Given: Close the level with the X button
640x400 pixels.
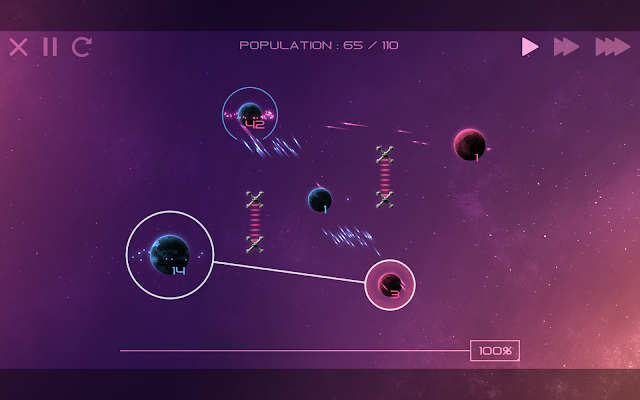Looking at the screenshot, I should pos(18,46).
